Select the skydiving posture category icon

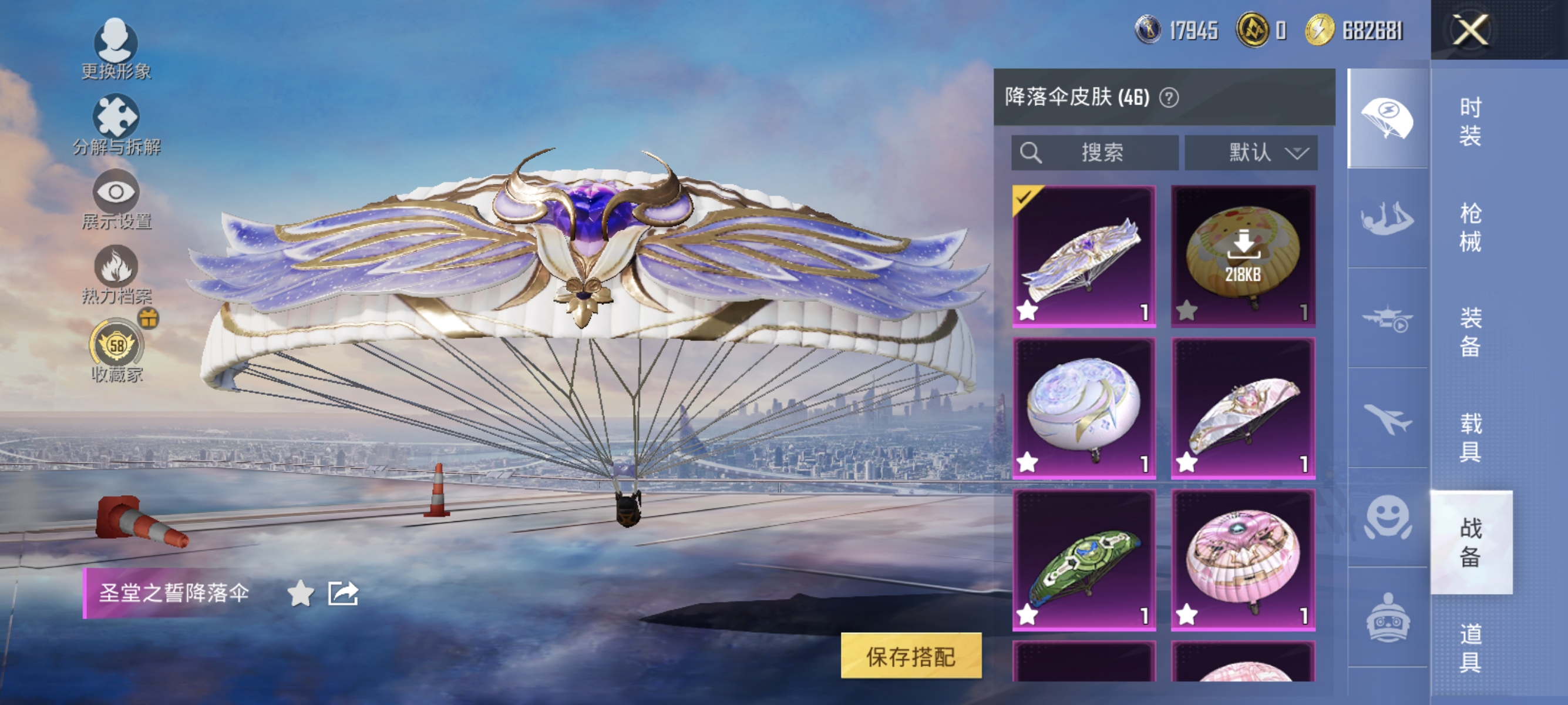pos(1387,217)
